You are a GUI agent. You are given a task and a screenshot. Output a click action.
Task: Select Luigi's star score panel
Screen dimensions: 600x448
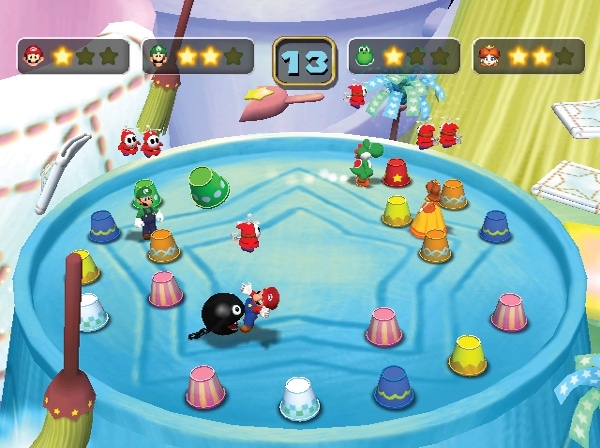click(x=198, y=56)
